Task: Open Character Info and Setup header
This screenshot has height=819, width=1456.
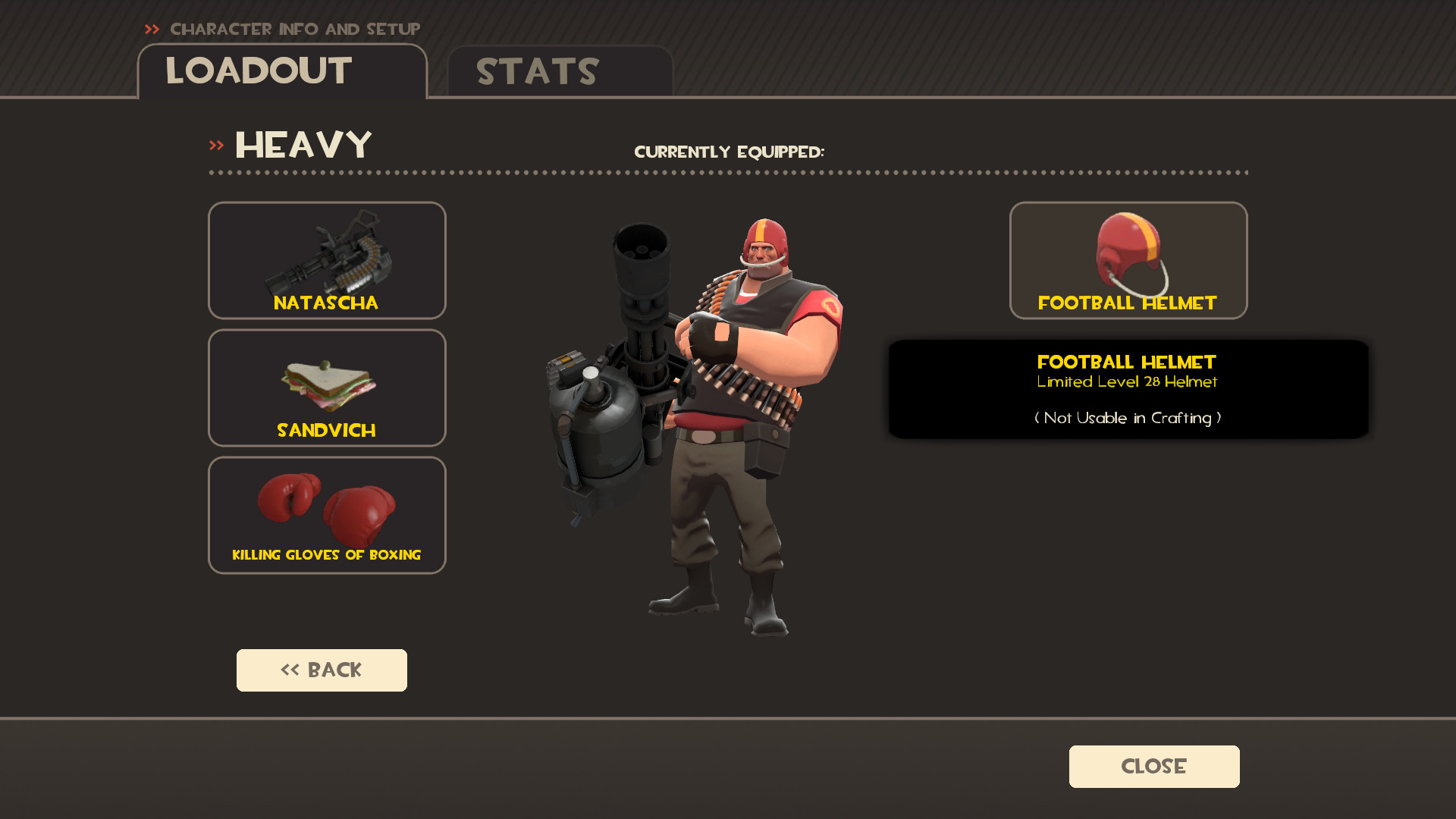Action: tap(294, 30)
